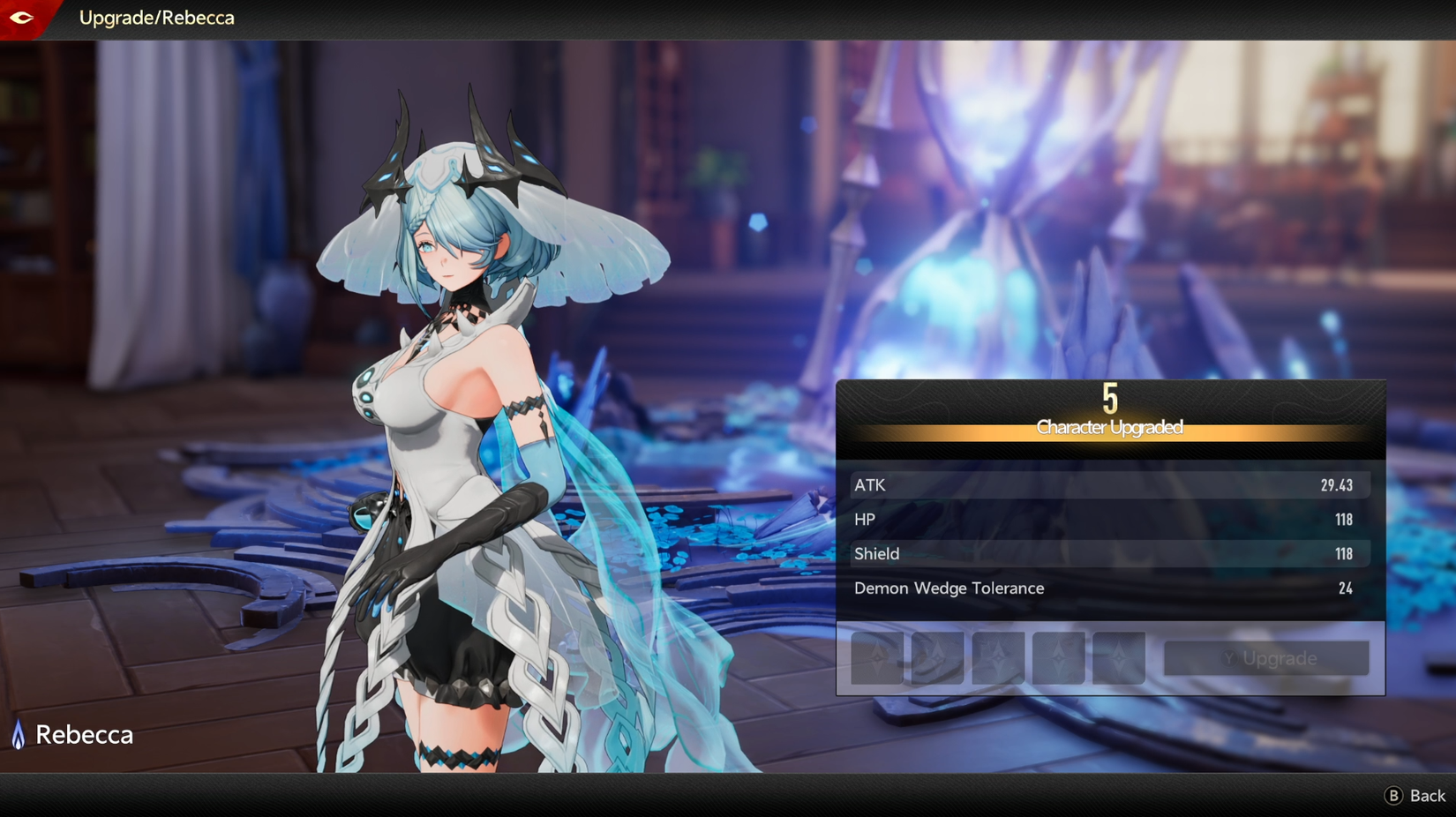Select the second upgrade material slot
This screenshot has width=1456, height=817.
[x=937, y=657]
